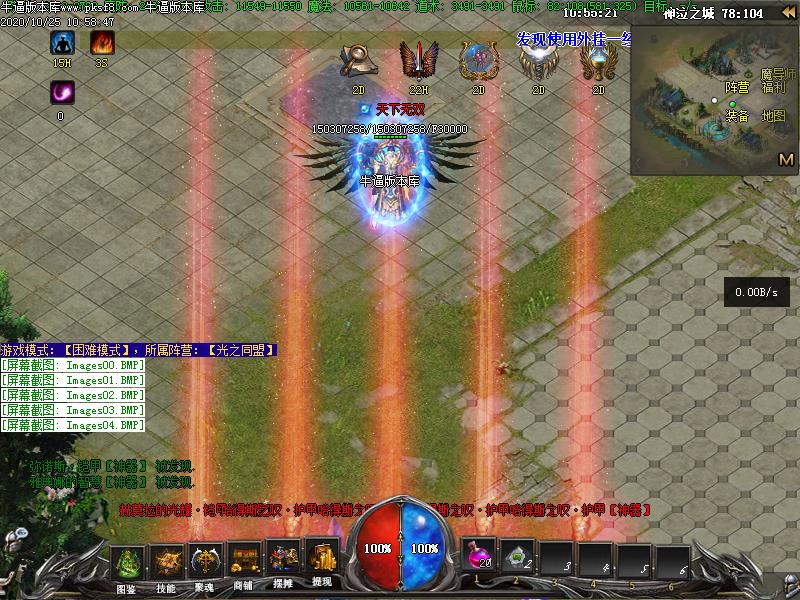Select the blue meditating figure buff icon

(63, 43)
